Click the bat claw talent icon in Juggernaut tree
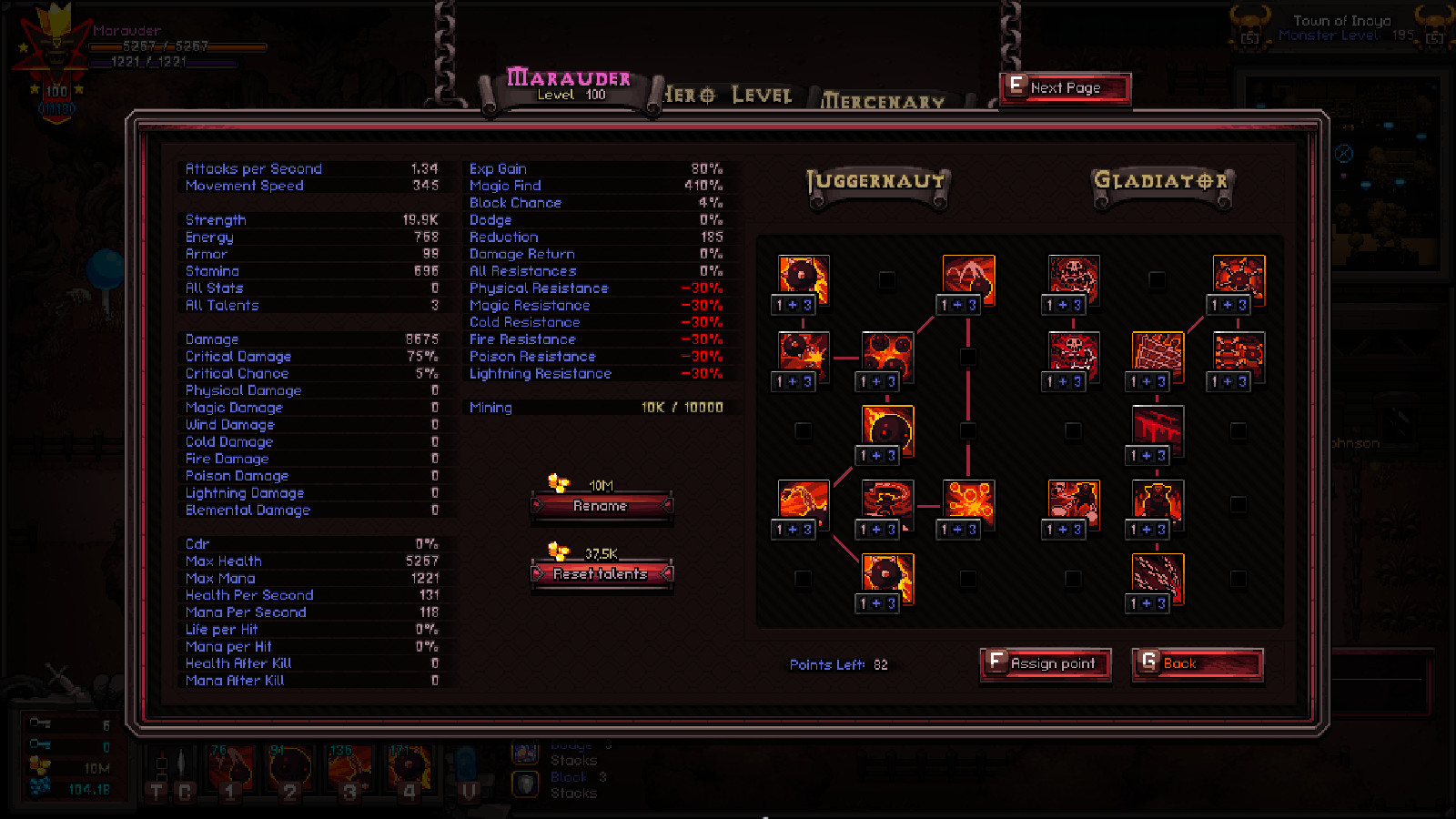The width and height of the screenshot is (1456, 819). click(x=968, y=273)
